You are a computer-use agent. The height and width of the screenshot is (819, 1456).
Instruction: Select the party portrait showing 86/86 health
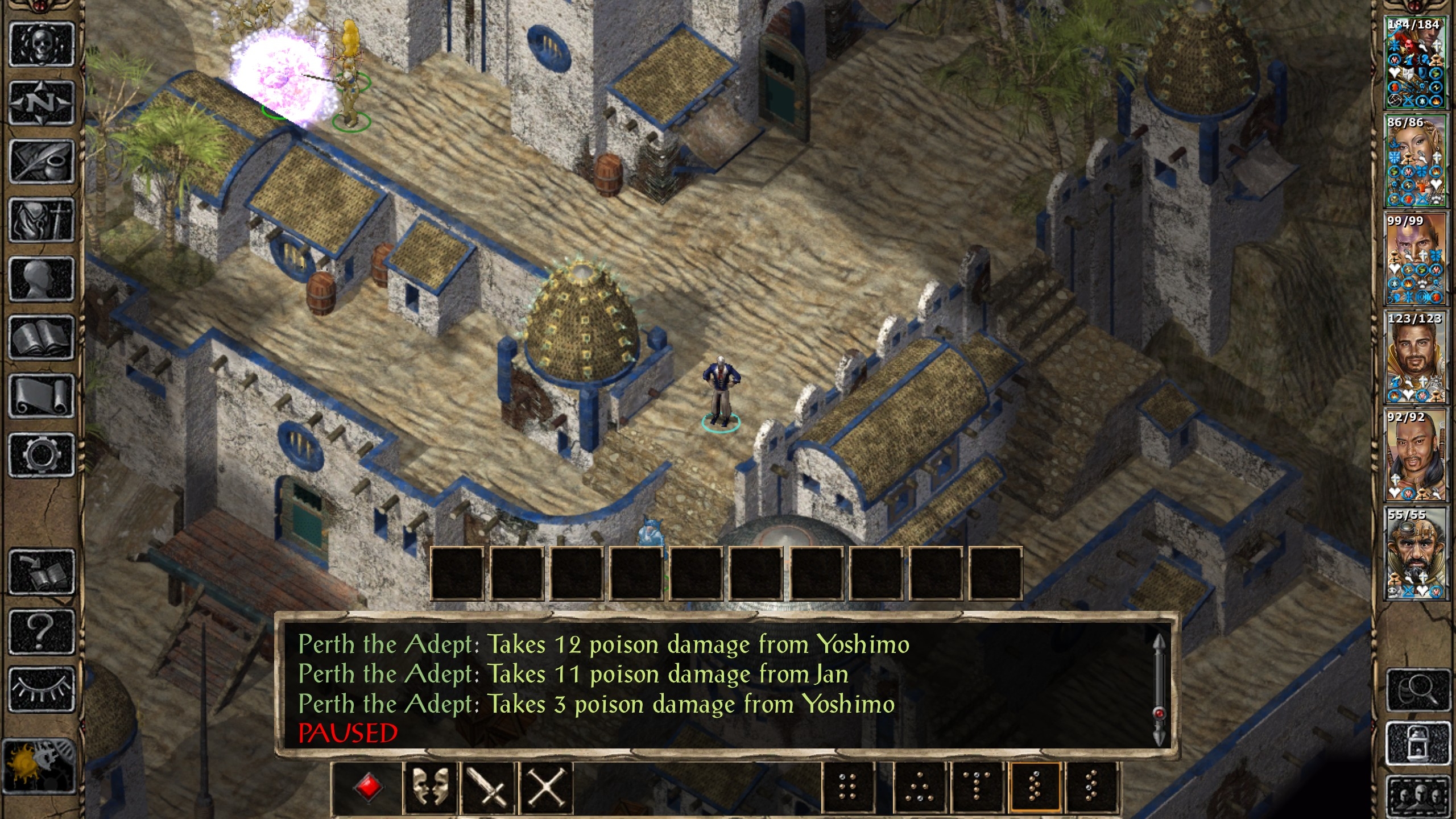(1414, 161)
